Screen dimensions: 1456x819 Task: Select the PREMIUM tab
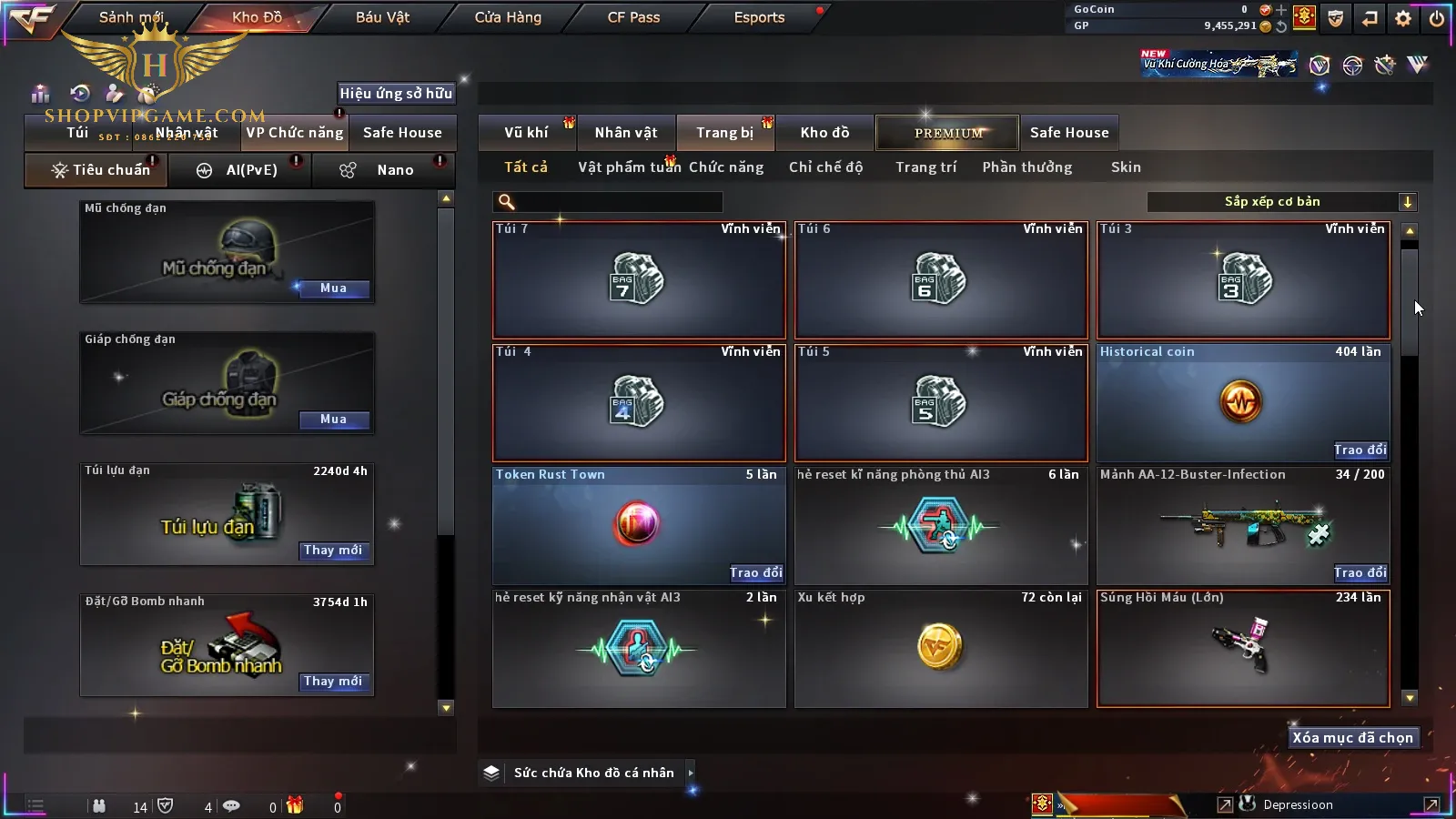947,133
